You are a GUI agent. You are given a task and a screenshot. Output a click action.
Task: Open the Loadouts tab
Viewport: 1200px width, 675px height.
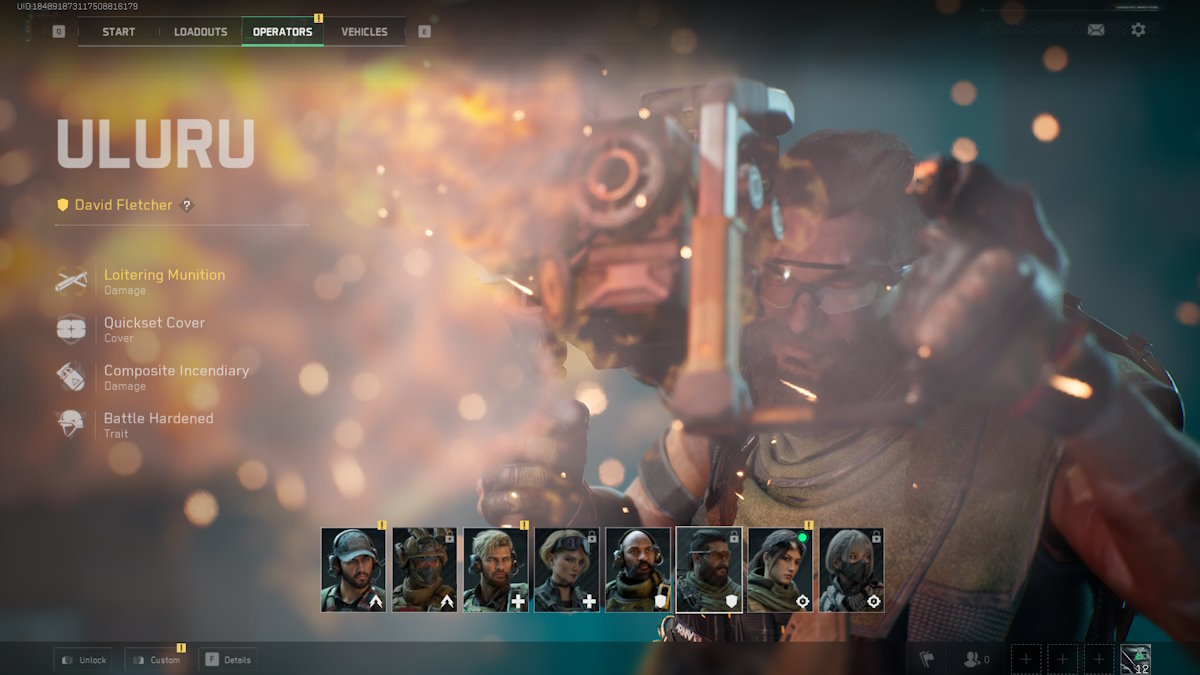click(x=200, y=32)
